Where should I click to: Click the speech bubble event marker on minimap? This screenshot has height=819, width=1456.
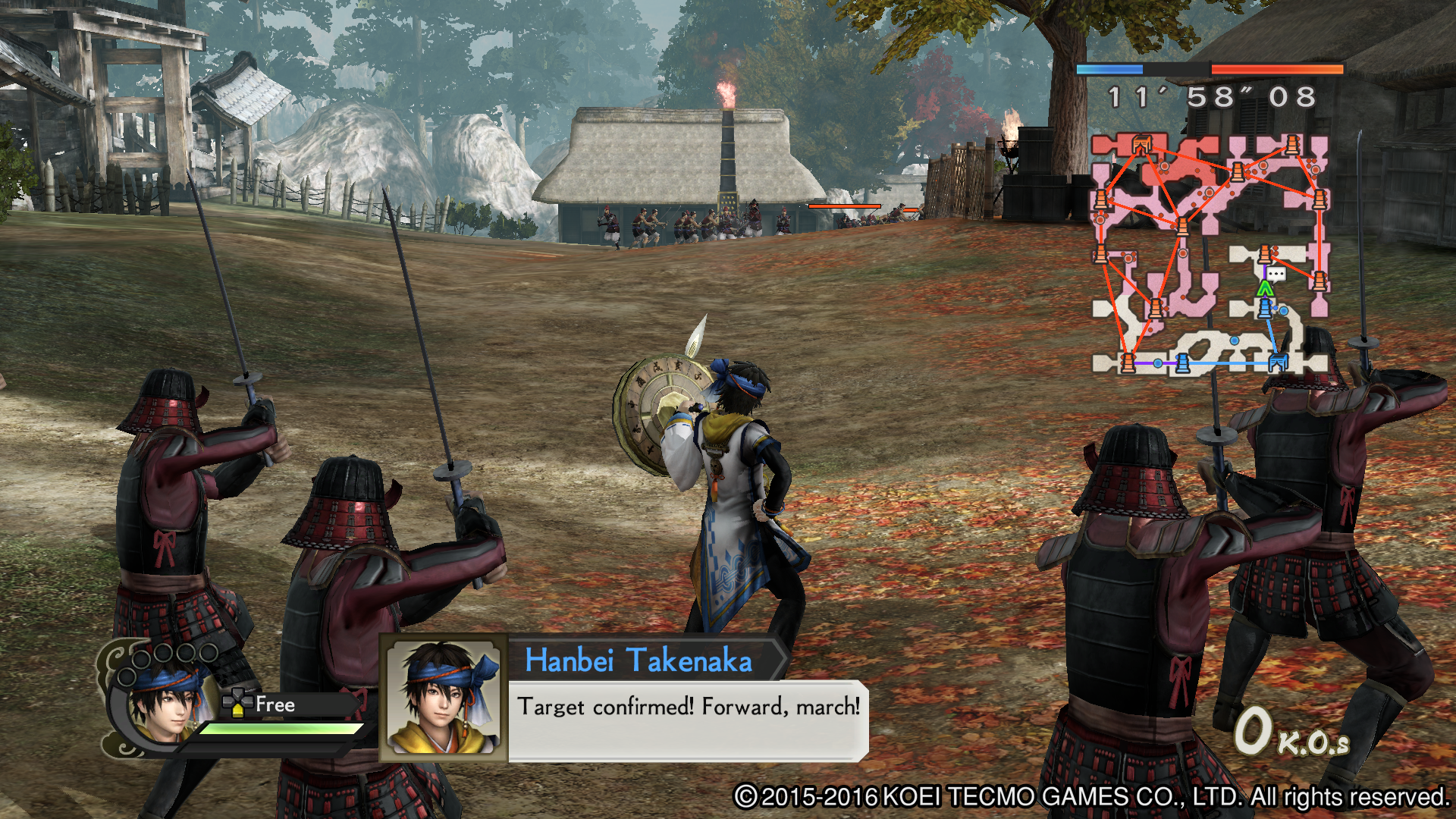[1276, 274]
